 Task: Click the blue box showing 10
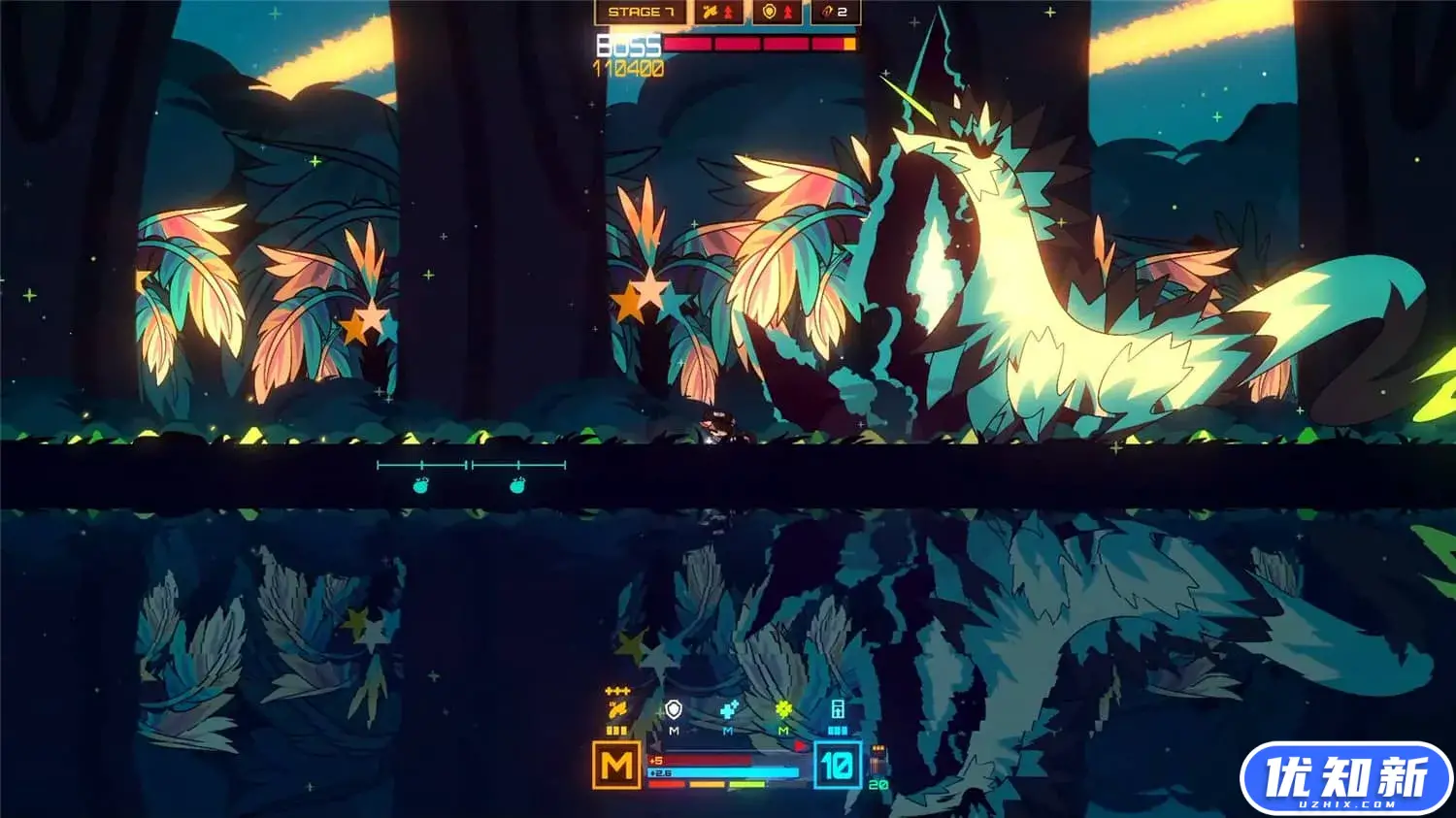click(837, 766)
